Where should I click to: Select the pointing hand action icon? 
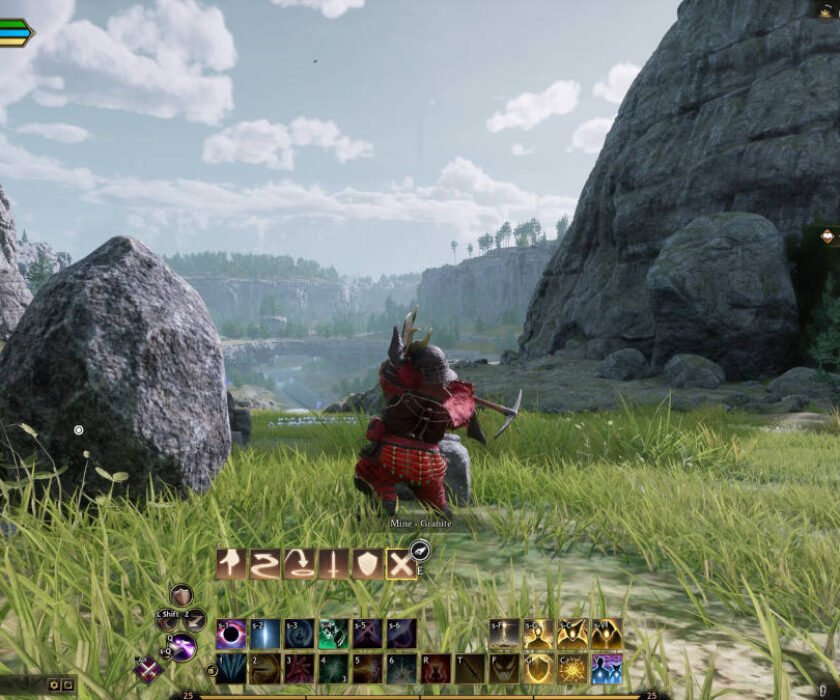231,565
